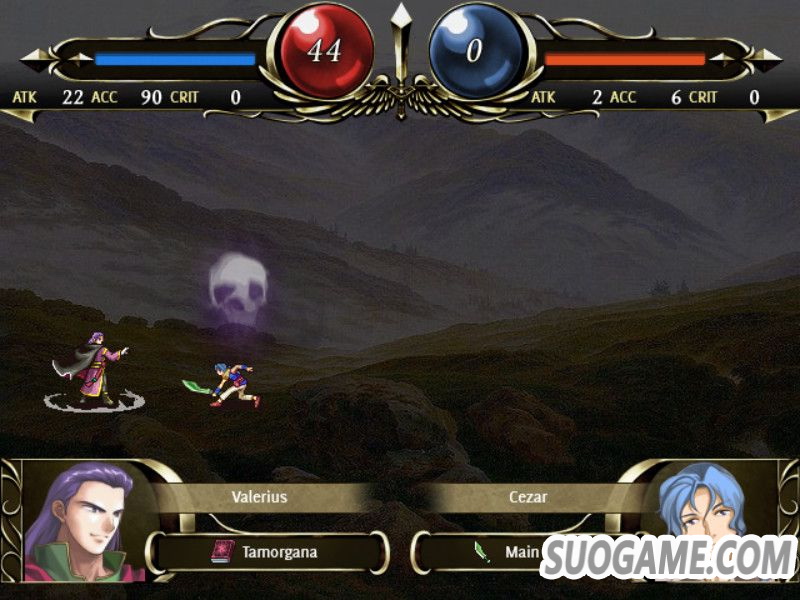The height and width of the screenshot is (600, 800).
Task: Click the Cezar name plate
Action: [x=530, y=496]
